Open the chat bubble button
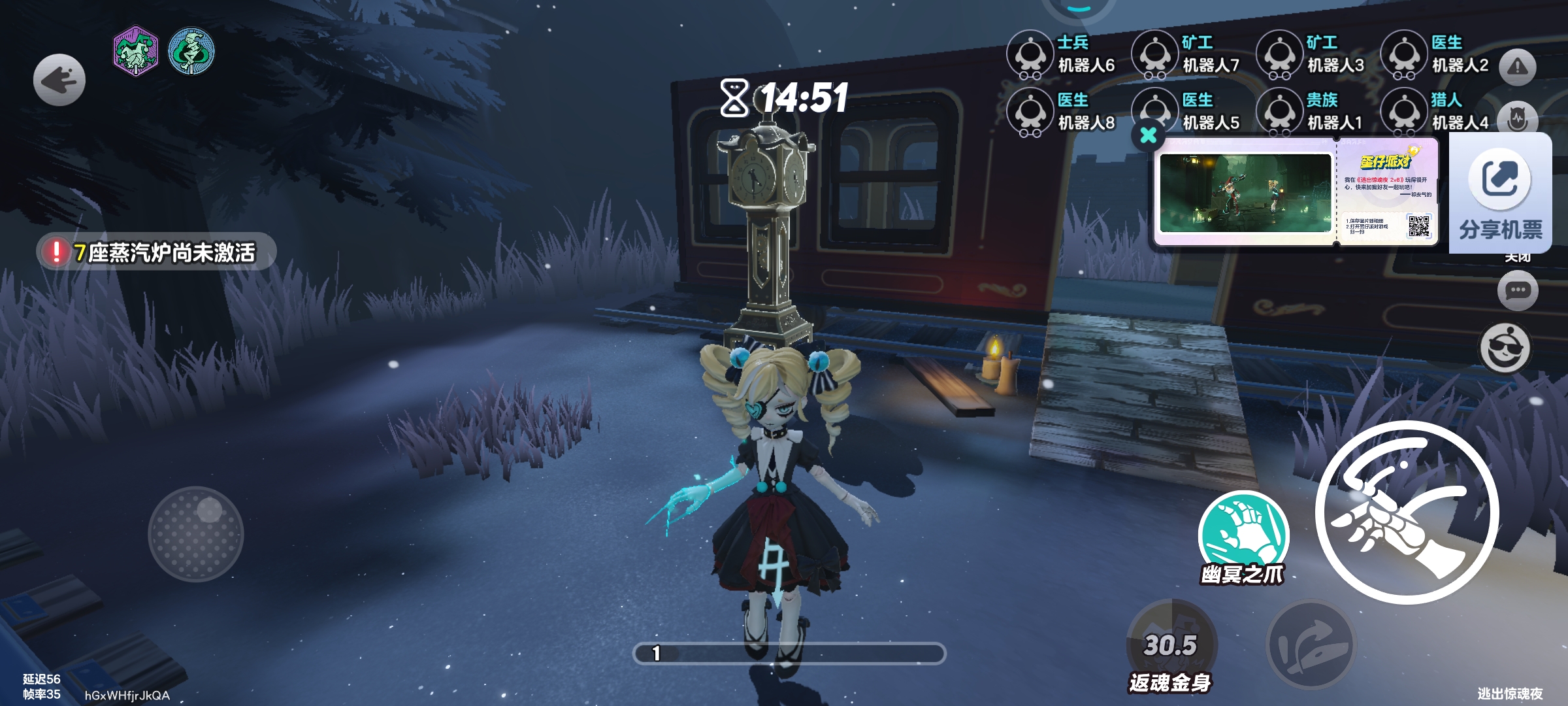This screenshot has height=706, width=1568. point(1517,290)
